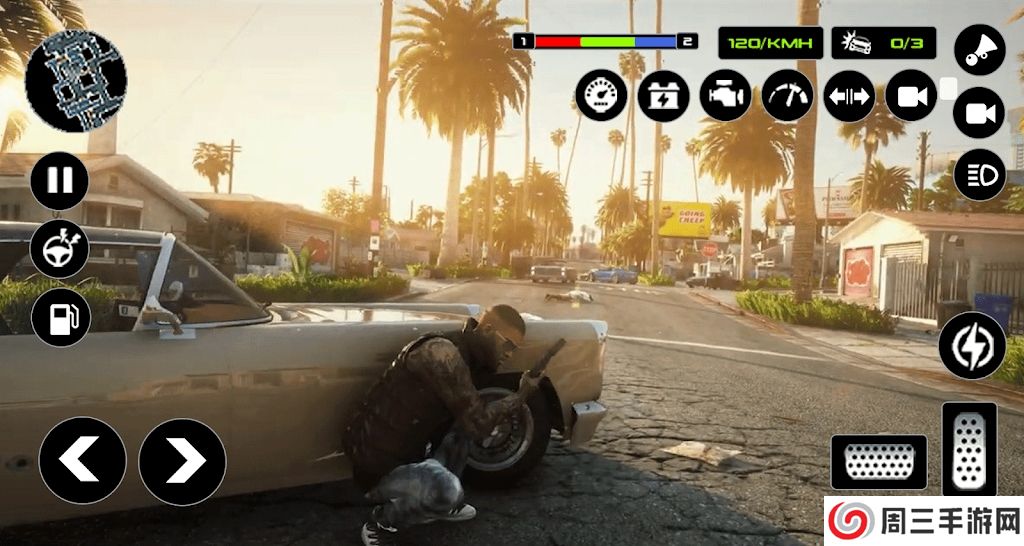
Task: Activate the lightning bolt boost button
Action: point(972,345)
